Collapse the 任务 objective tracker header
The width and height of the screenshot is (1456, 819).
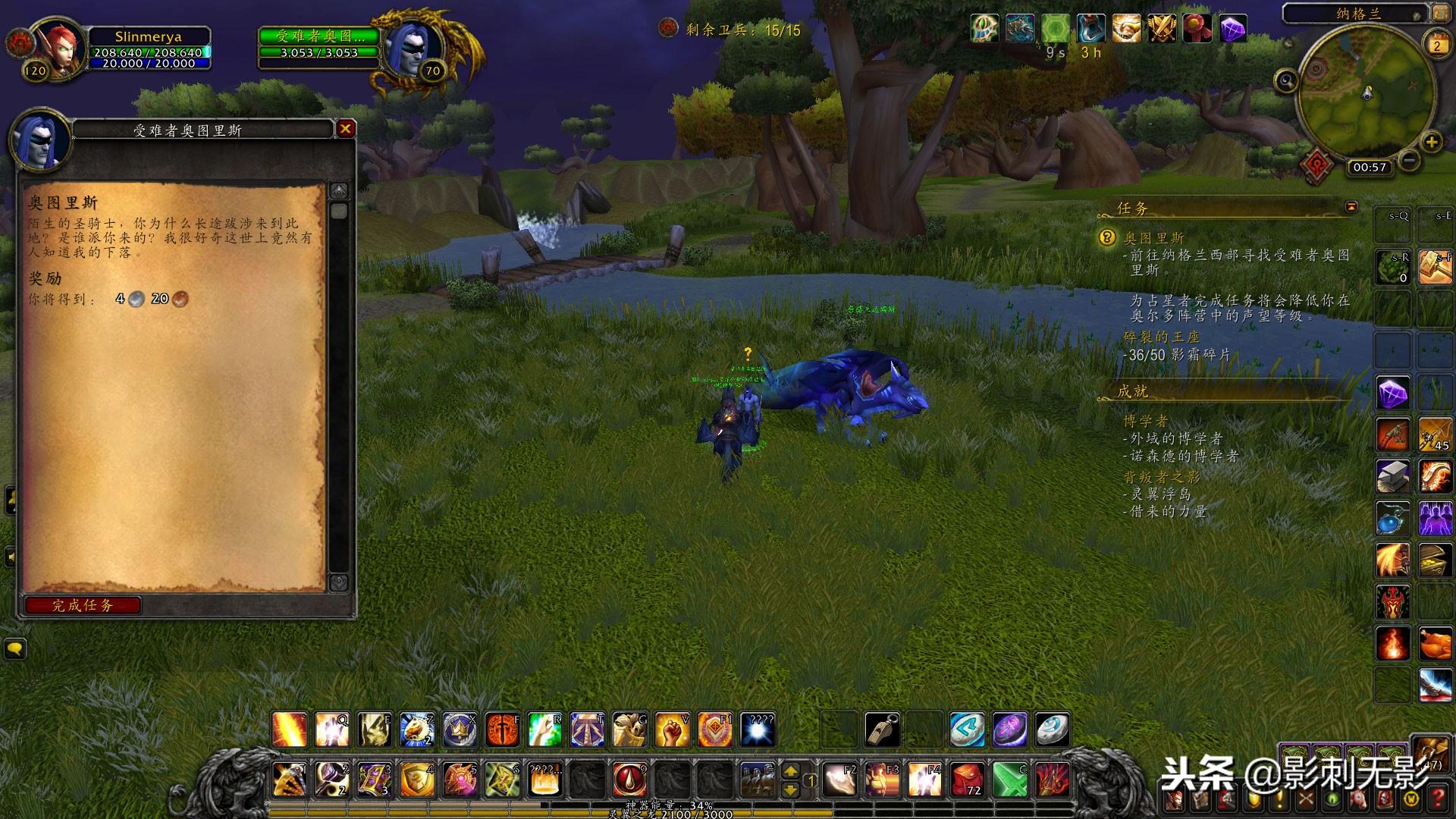[x=1351, y=207]
